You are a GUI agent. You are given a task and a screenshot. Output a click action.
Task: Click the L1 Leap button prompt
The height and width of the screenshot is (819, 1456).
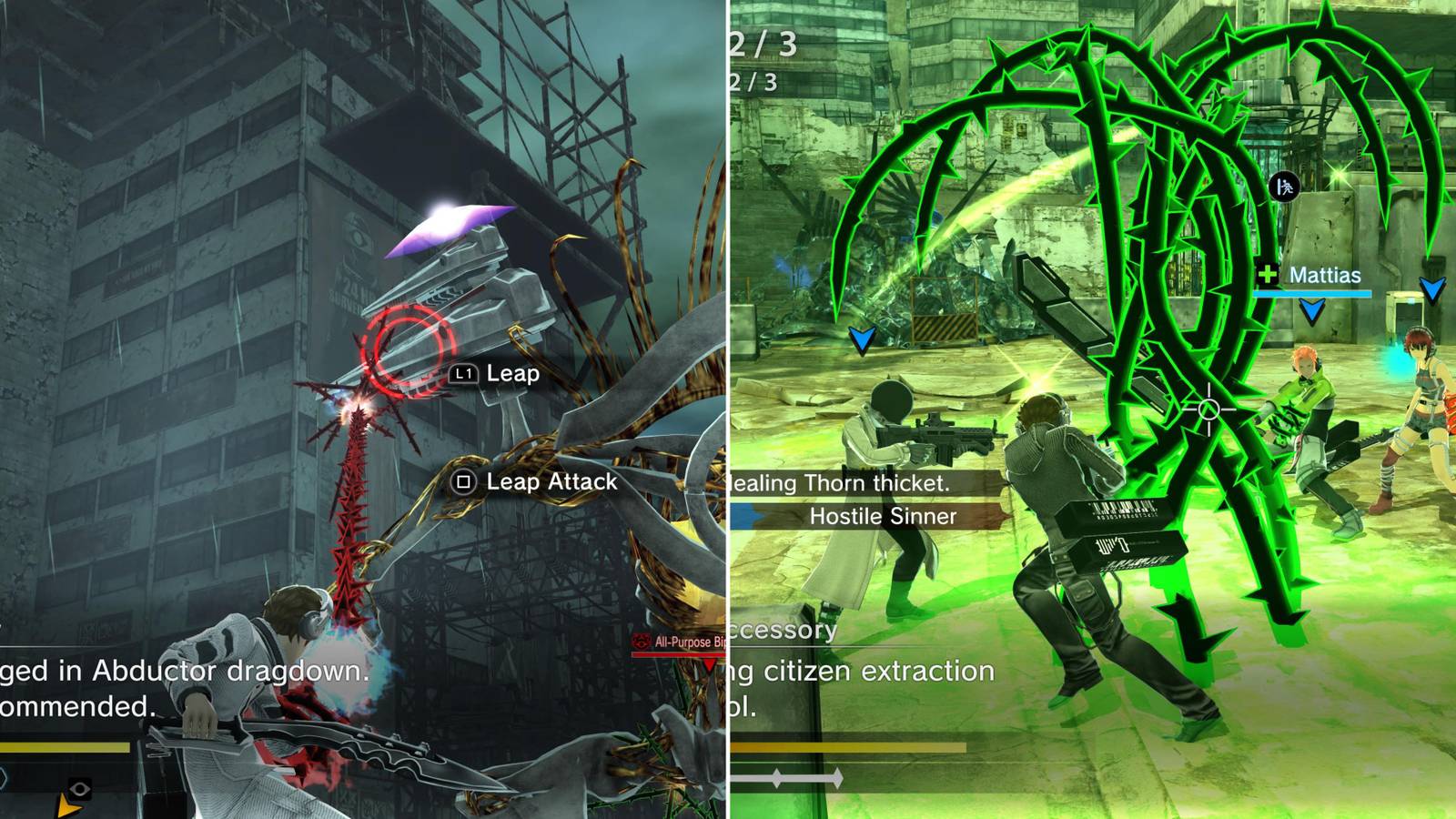(x=466, y=372)
